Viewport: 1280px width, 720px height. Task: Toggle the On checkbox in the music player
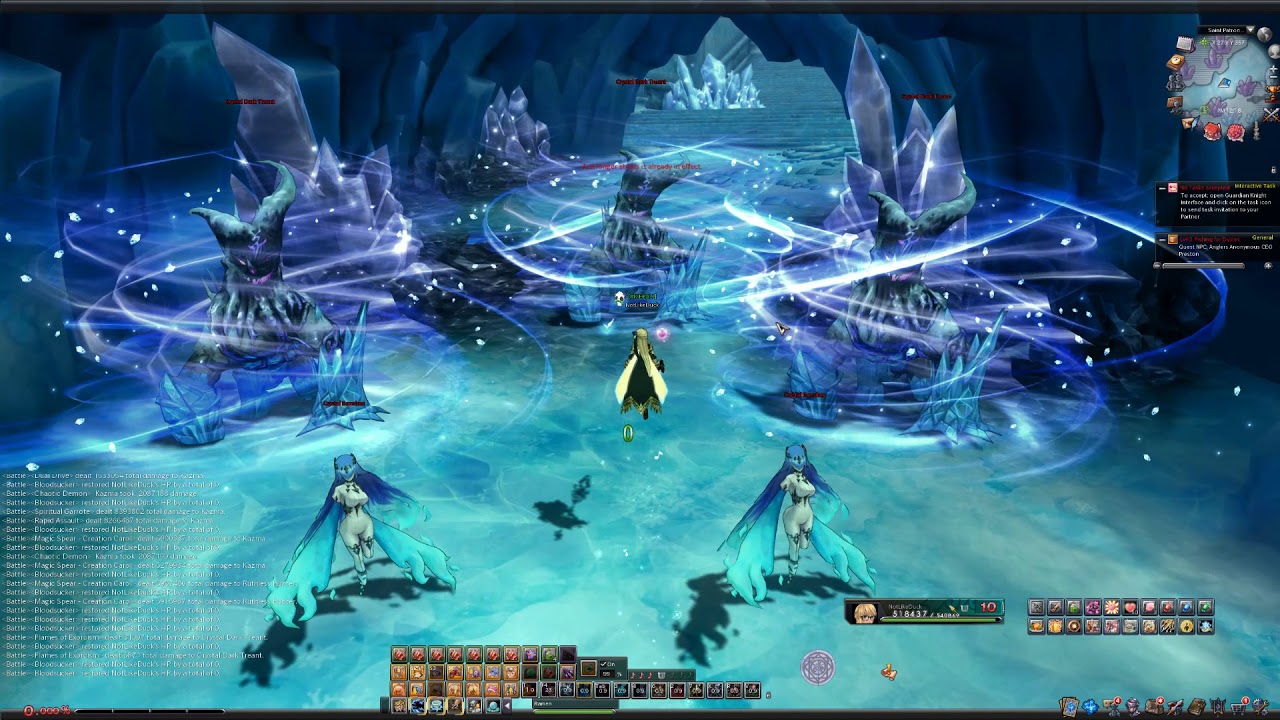pyautogui.click(x=605, y=663)
